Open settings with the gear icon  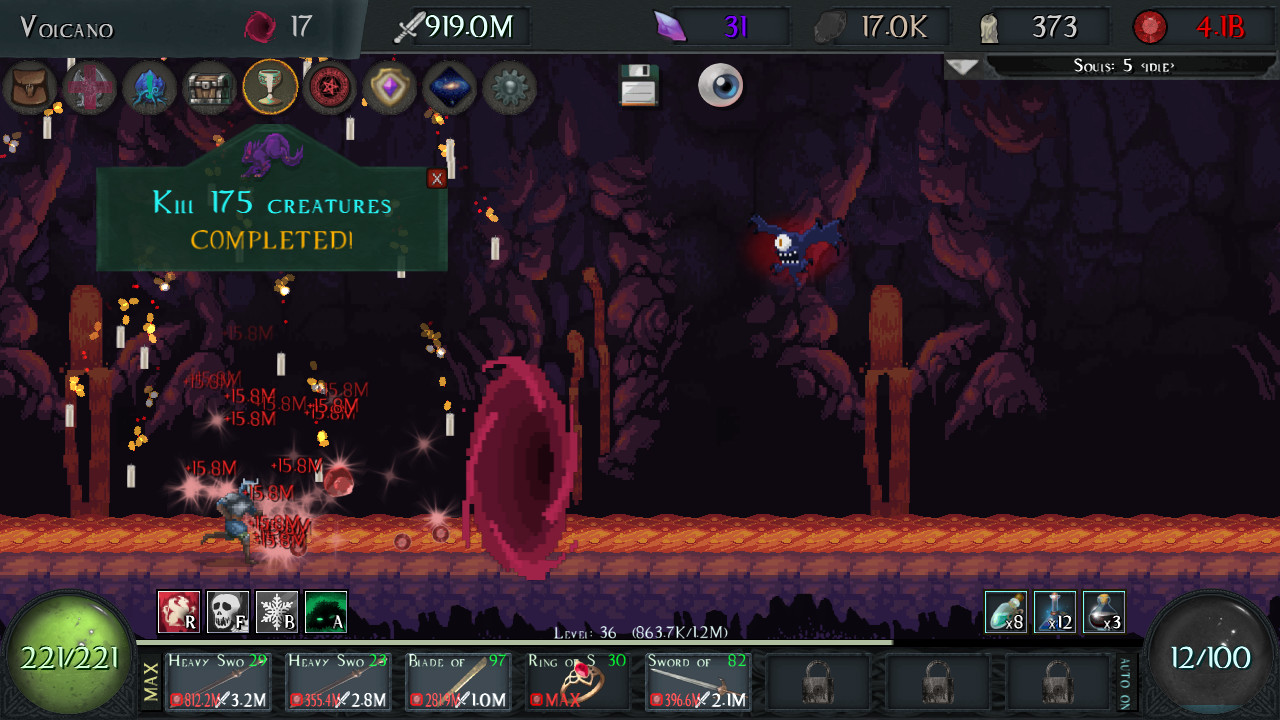tap(510, 88)
